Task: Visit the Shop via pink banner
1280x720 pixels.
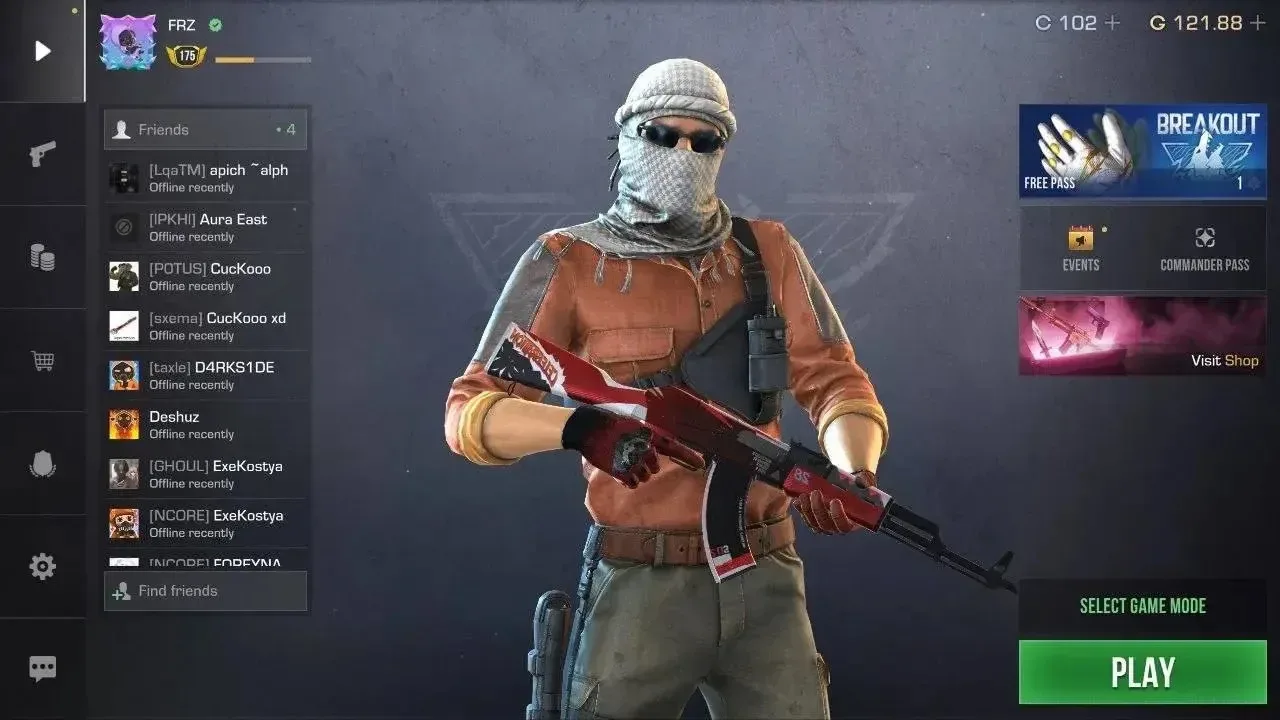Action: [1142, 335]
